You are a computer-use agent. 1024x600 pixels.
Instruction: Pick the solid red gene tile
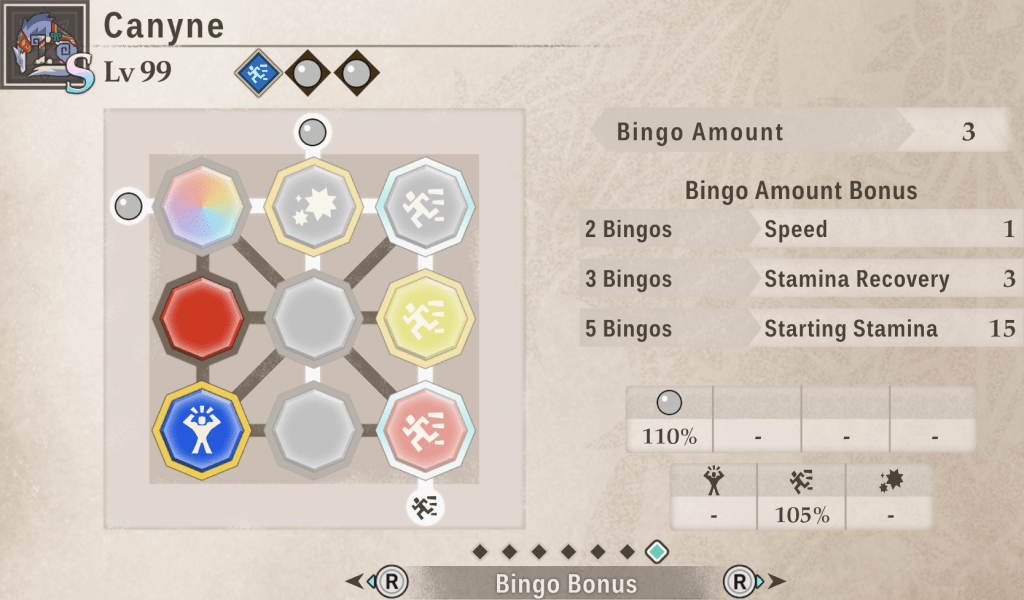(202, 317)
